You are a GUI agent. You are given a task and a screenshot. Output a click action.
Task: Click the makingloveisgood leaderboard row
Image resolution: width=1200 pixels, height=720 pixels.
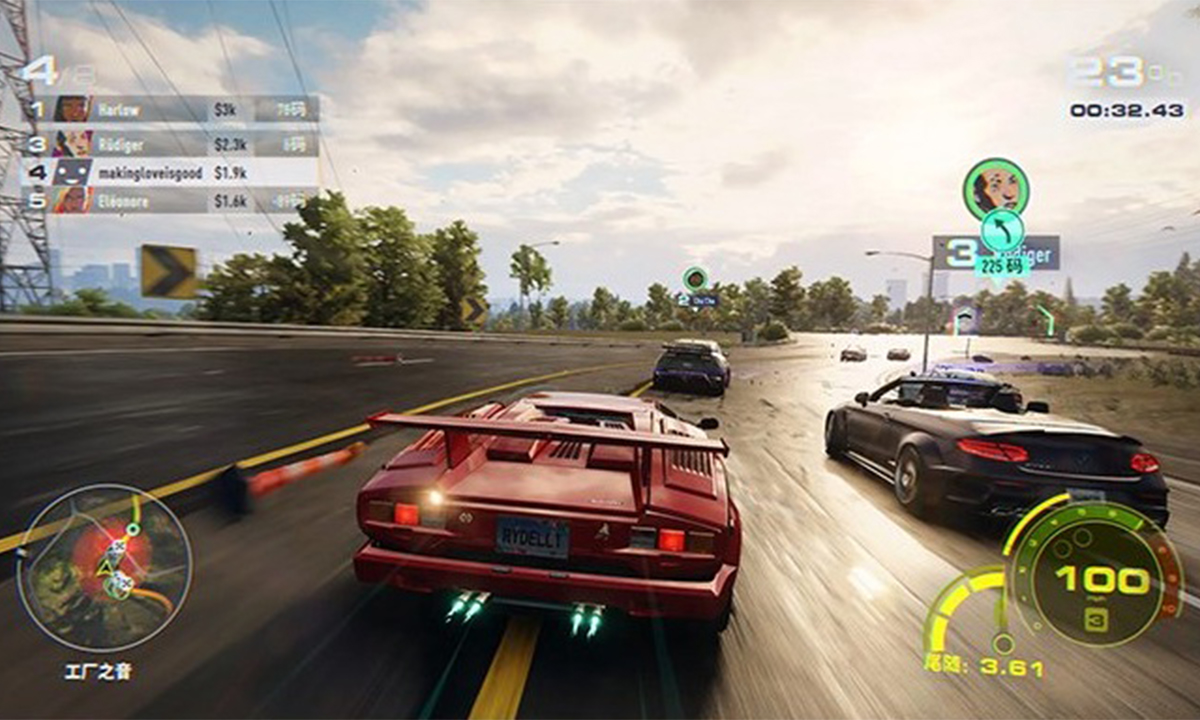click(170, 172)
